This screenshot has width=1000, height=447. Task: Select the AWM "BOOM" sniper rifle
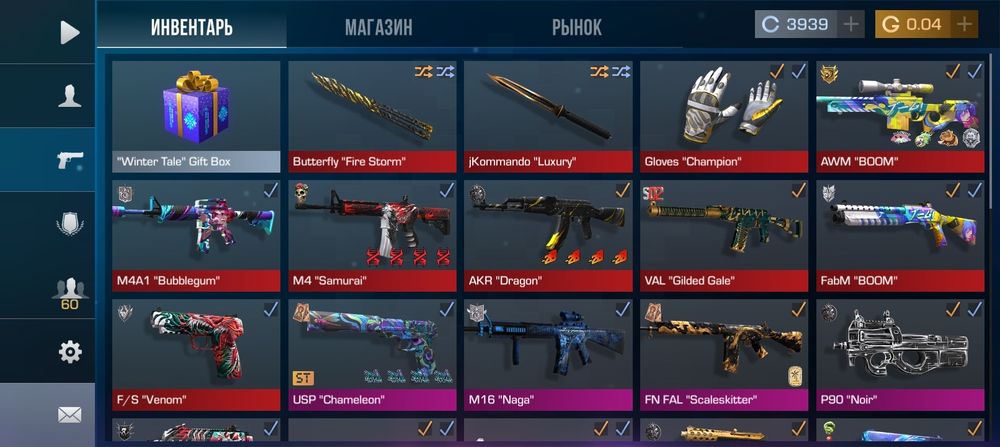pyautogui.click(x=900, y=116)
